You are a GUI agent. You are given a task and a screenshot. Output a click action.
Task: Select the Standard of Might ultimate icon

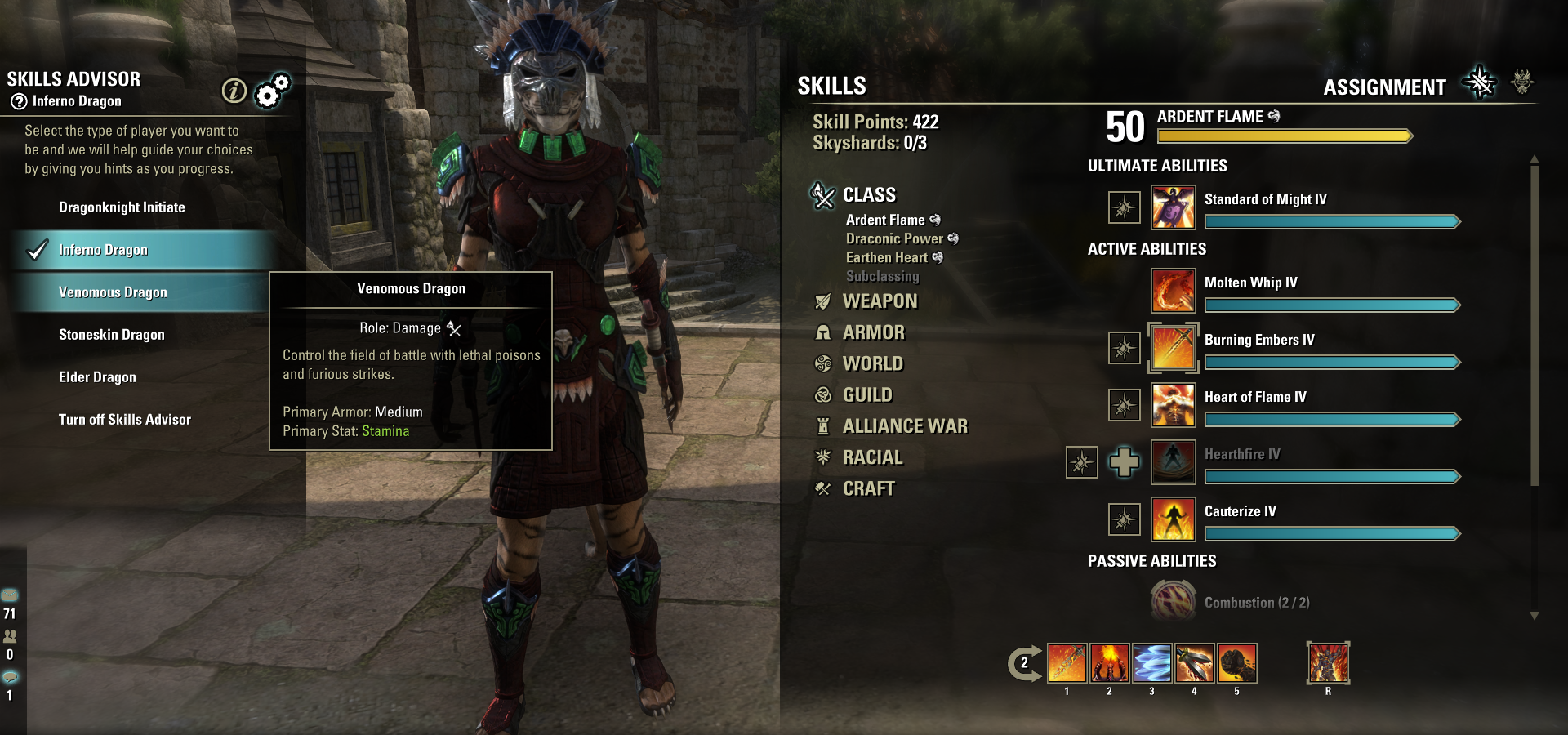pos(1173,207)
